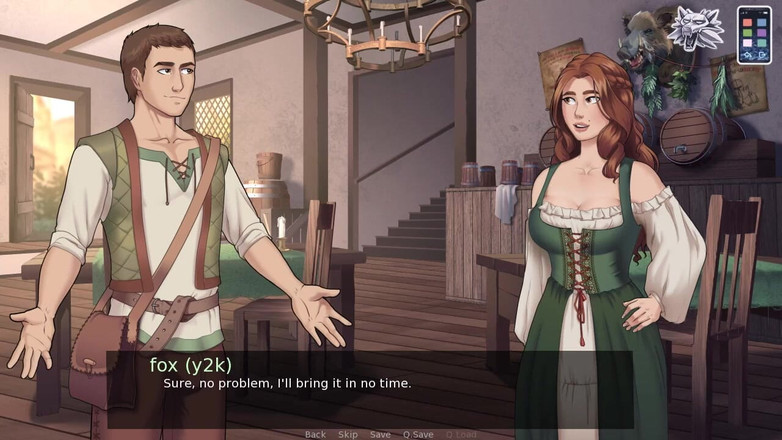Open the smartphone menu icon
782x440 pixels.
(754, 35)
